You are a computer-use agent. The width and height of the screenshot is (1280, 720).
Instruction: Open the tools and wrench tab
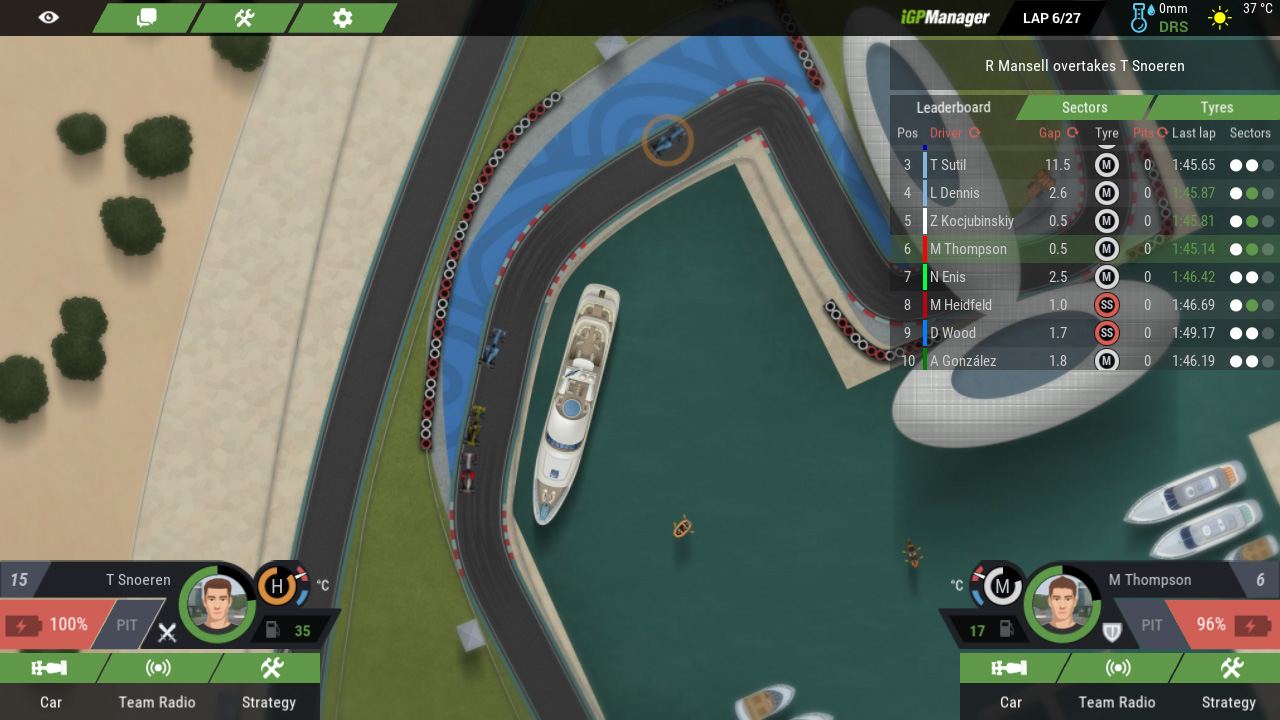[244, 18]
